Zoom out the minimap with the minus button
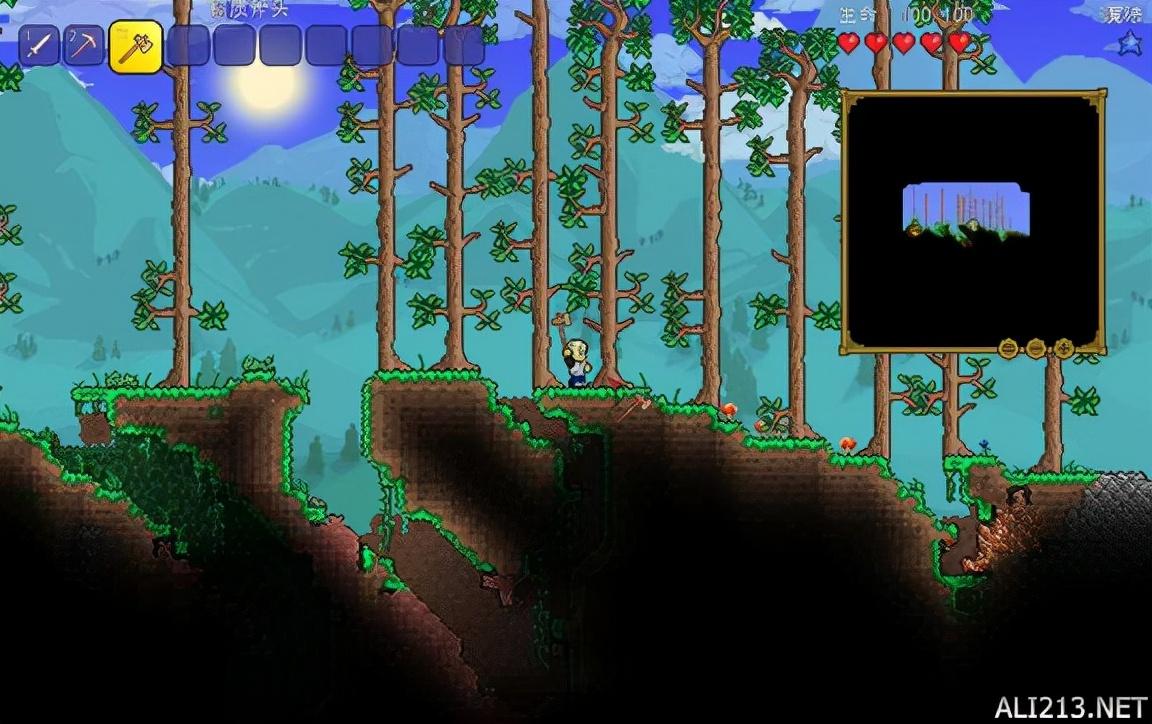Image resolution: width=1152 pixels, height=724 pixels. point(1009,348)
